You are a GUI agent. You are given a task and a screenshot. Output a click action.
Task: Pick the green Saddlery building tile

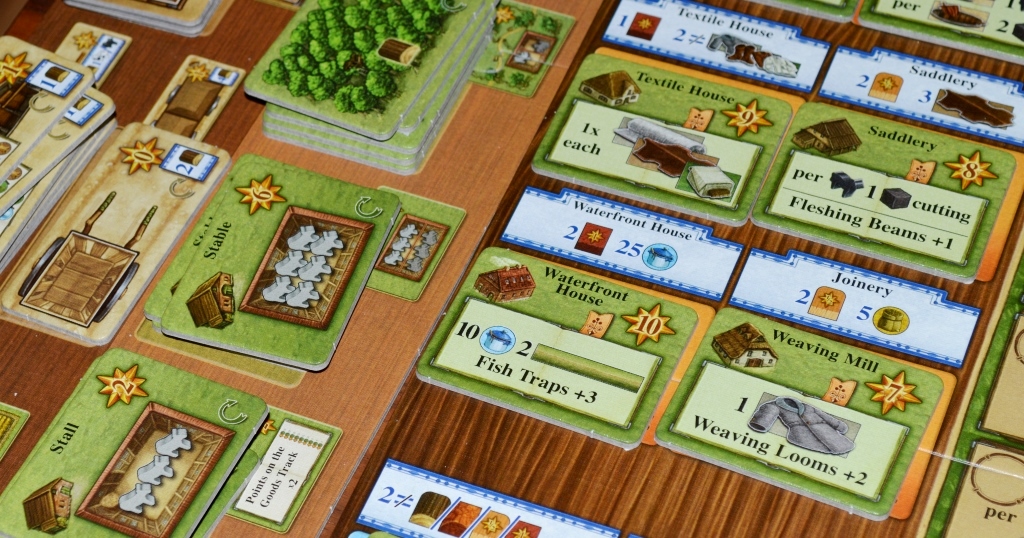[x=880, y=190]
